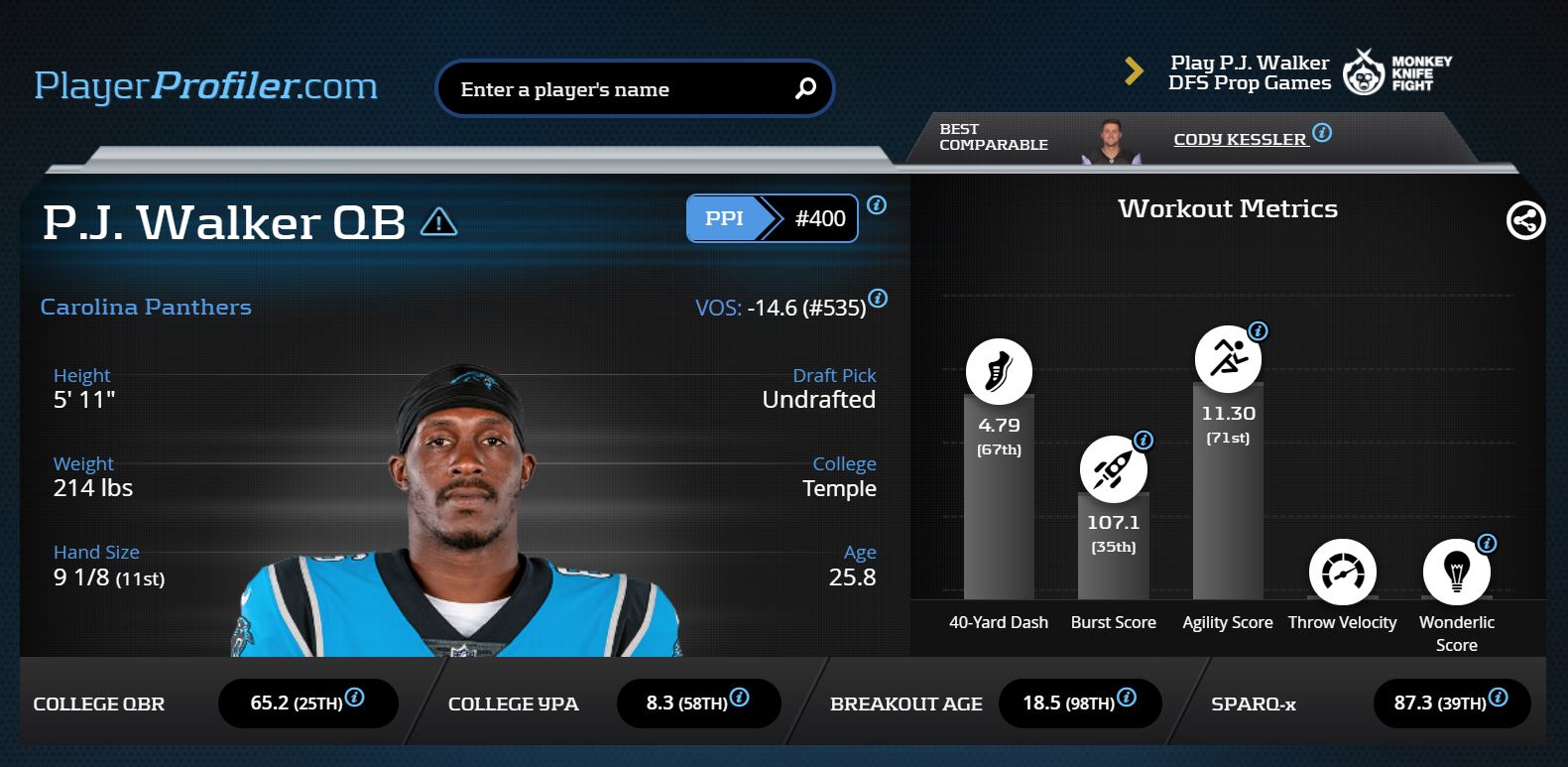The height and width of the screenshot is (767, 1568).
Task: Select the Cody Kessler headshot thumbnail
Action: [1110, 141]
